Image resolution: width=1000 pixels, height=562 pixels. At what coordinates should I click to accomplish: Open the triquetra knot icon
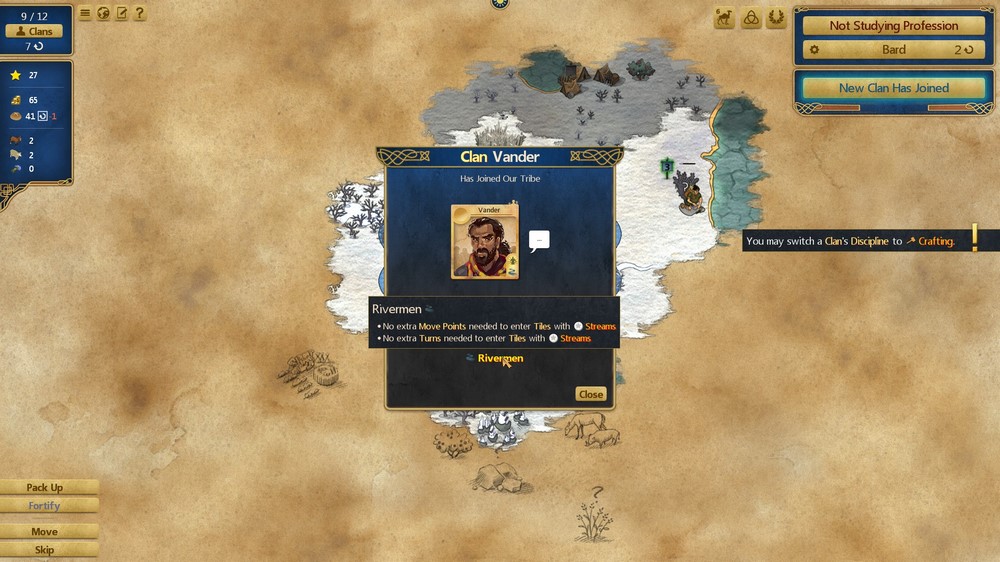750,18
